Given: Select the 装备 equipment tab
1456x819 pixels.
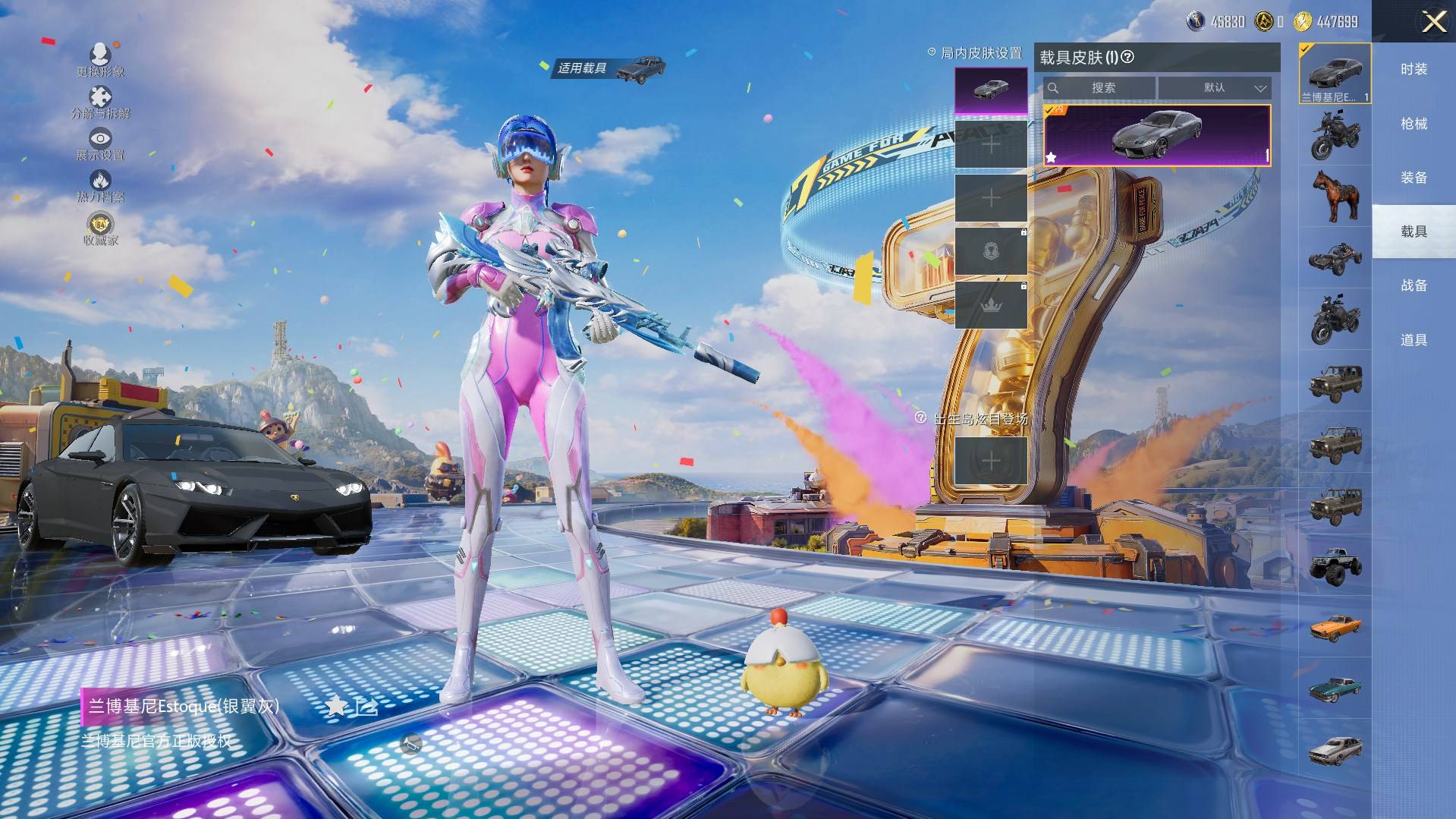Looking at the screenshot, I should (x=1414, y=178).
